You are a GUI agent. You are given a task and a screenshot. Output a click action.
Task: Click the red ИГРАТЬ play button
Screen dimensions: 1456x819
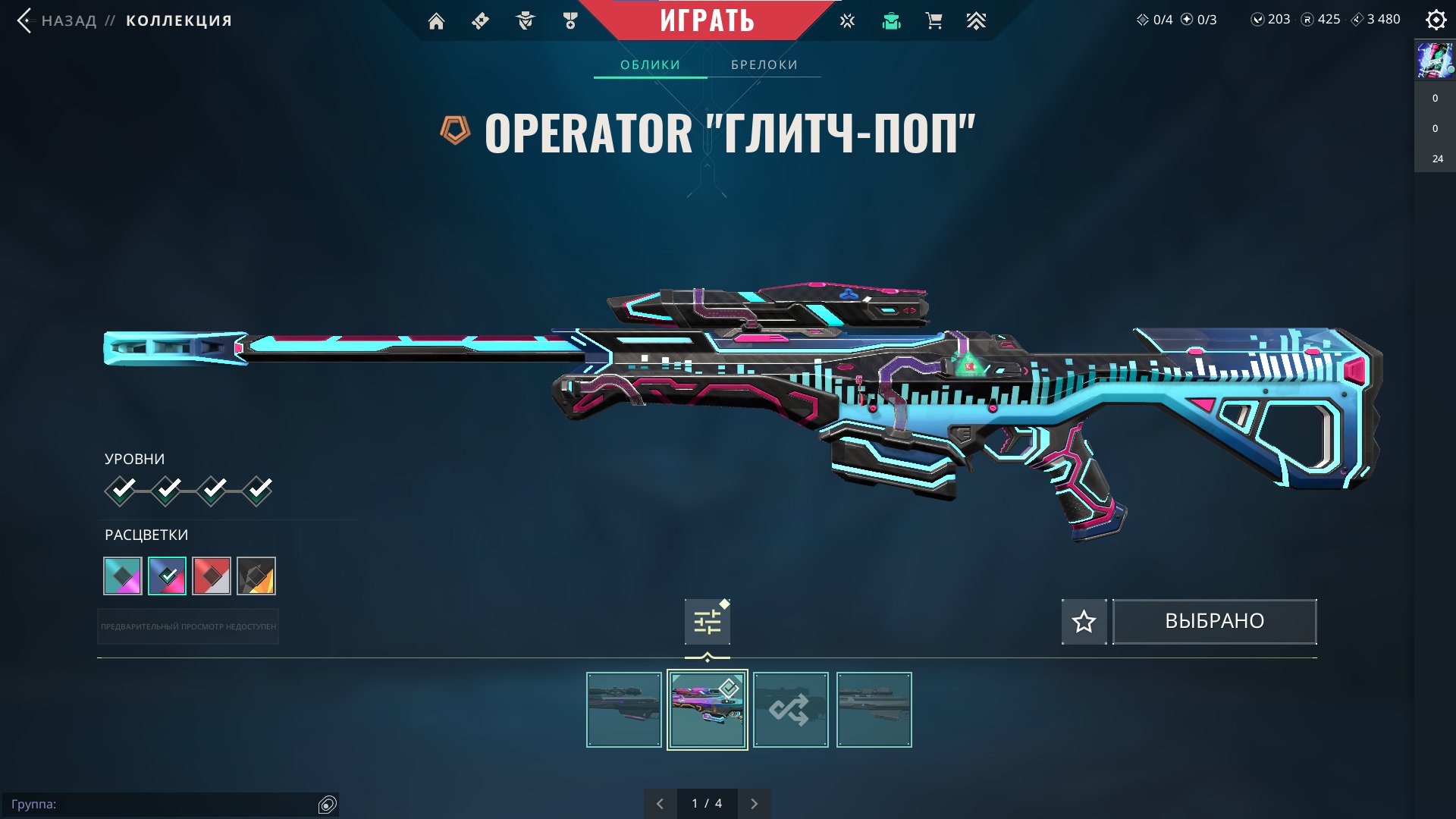point(707,20)
